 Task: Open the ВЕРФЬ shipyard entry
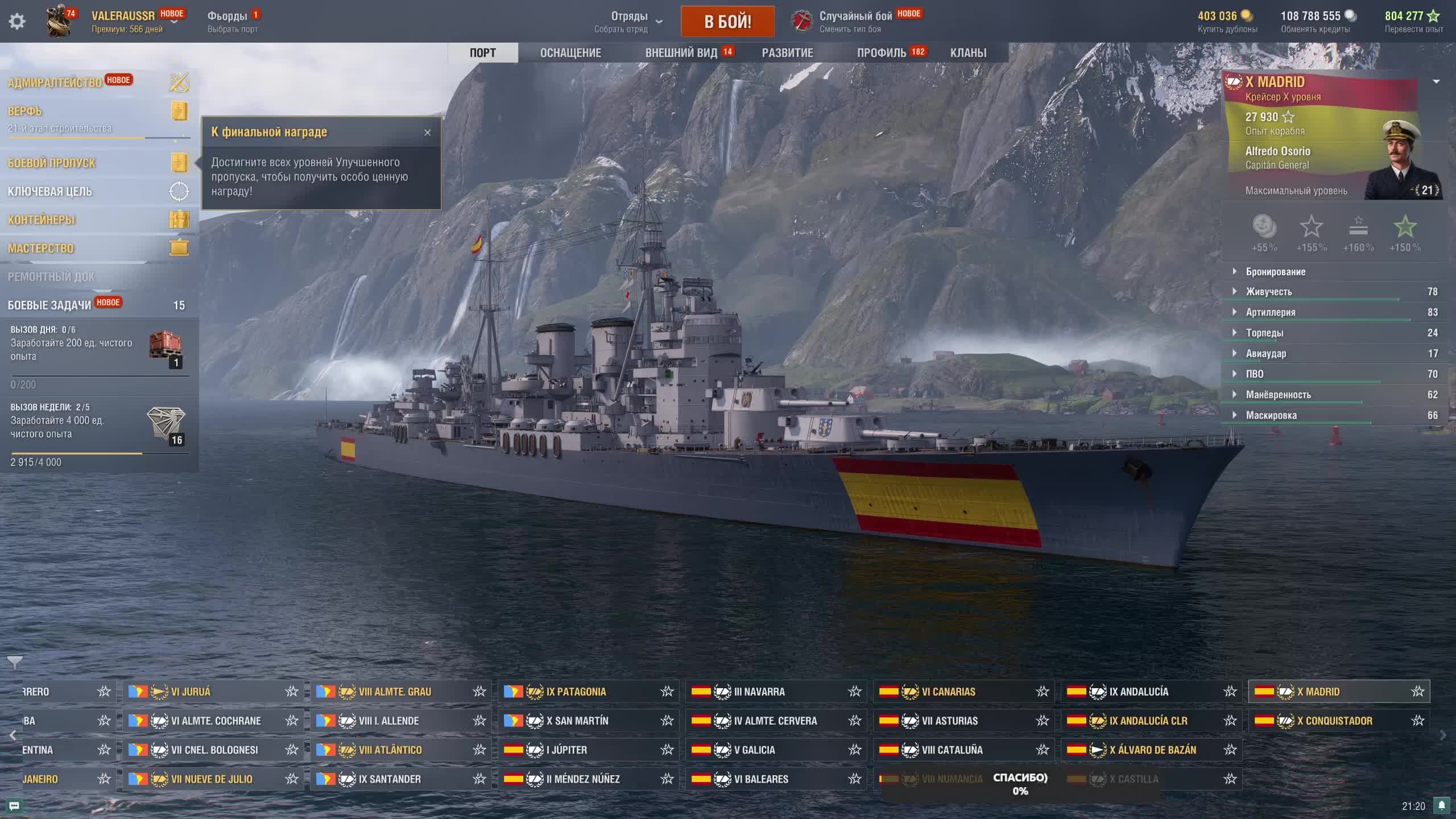(x=25, y=111)
